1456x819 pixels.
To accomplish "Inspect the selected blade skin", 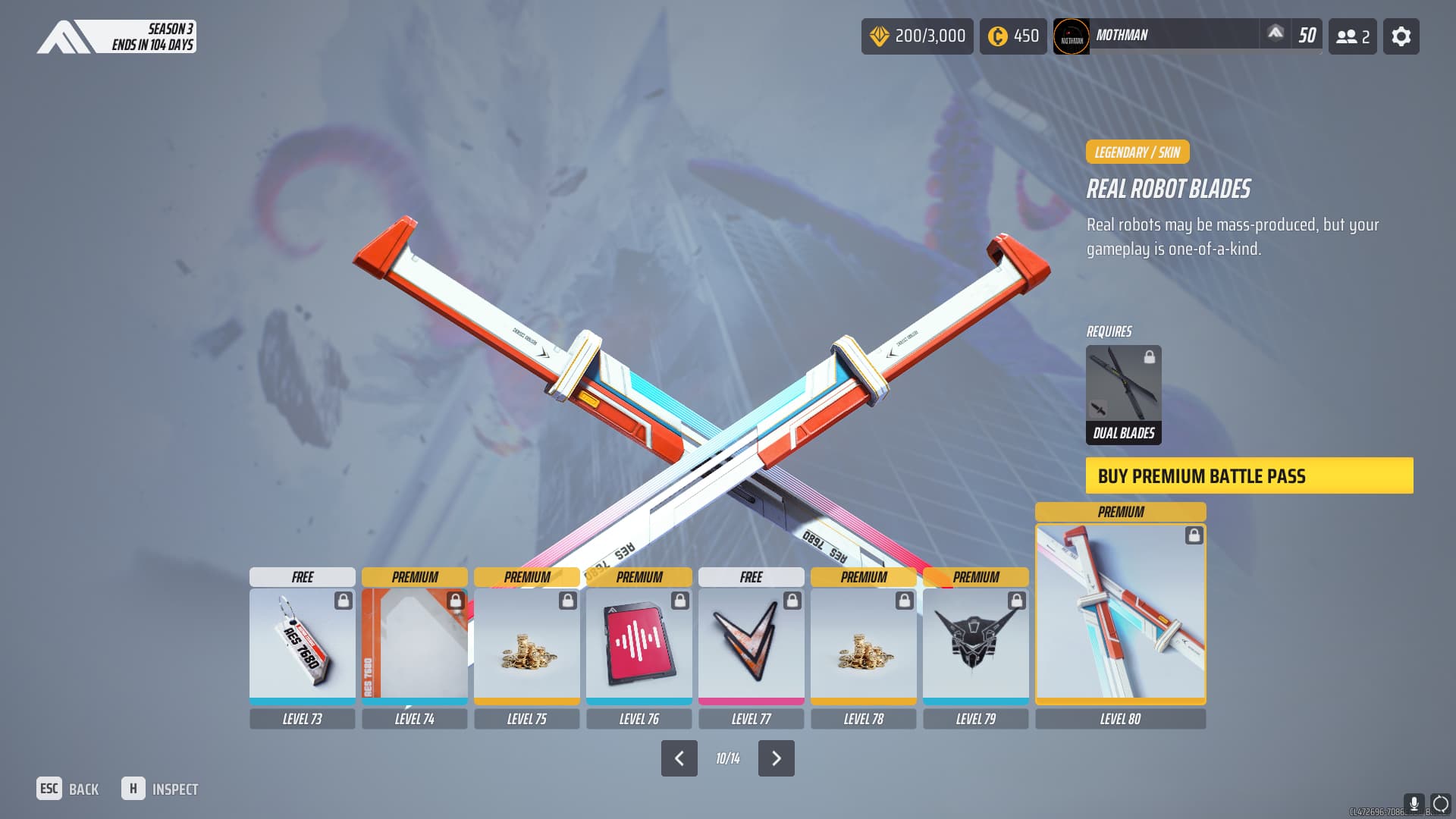I will [160, 789].
